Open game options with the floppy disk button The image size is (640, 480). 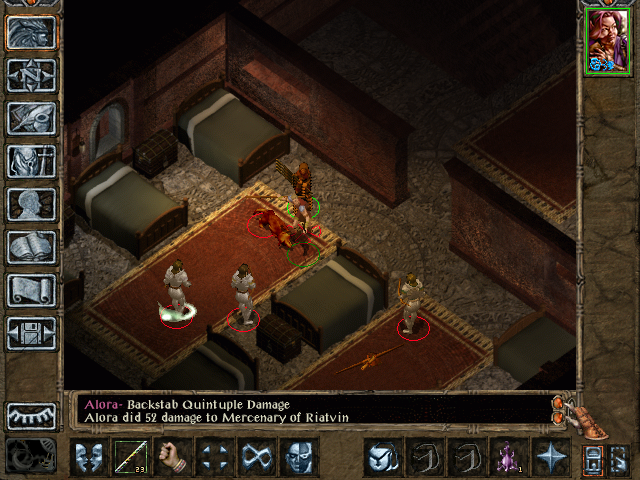31,334
